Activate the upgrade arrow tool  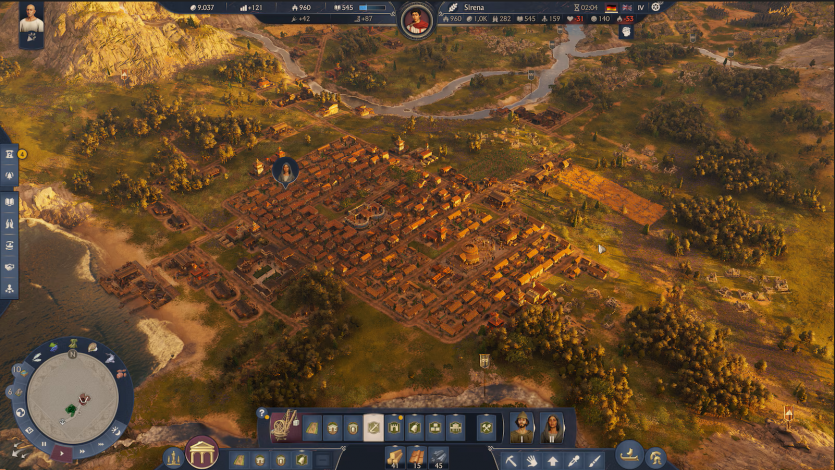552,460
